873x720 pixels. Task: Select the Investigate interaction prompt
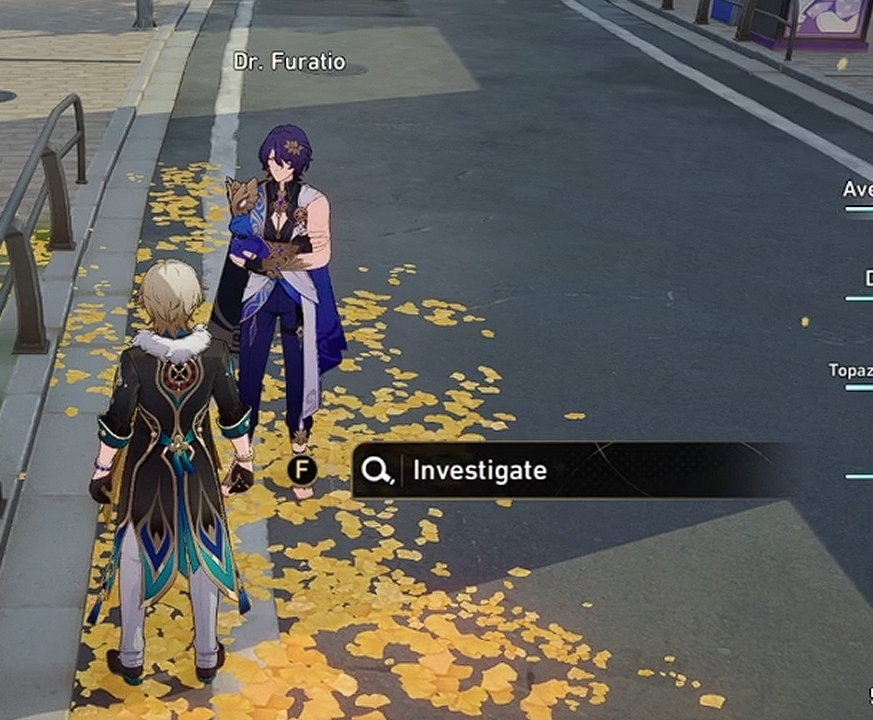pyautogui.click(x=480, y=470)
